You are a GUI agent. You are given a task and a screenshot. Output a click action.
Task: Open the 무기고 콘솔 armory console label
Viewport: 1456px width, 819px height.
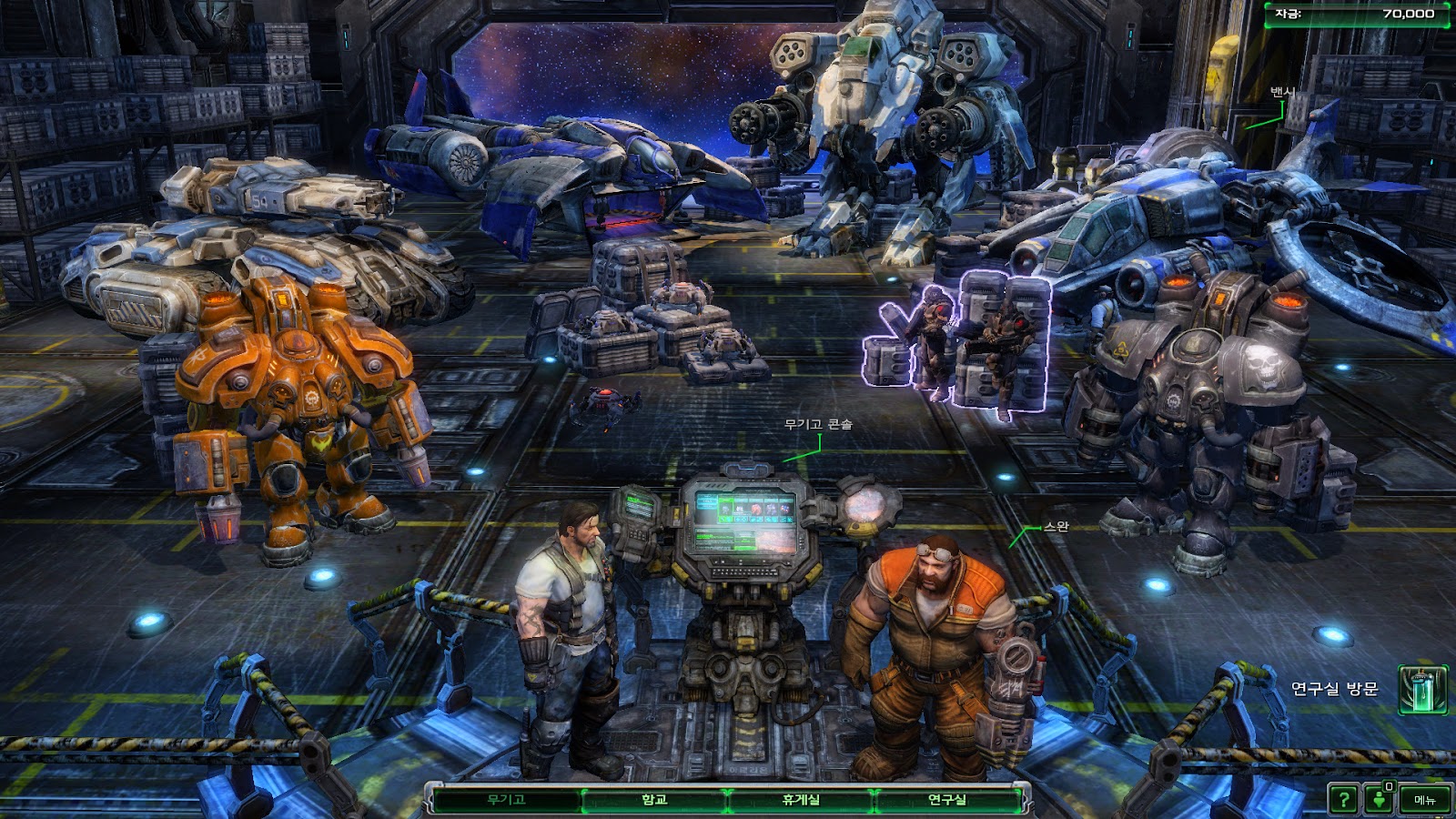pyautogui.click(x=818, y=424)
